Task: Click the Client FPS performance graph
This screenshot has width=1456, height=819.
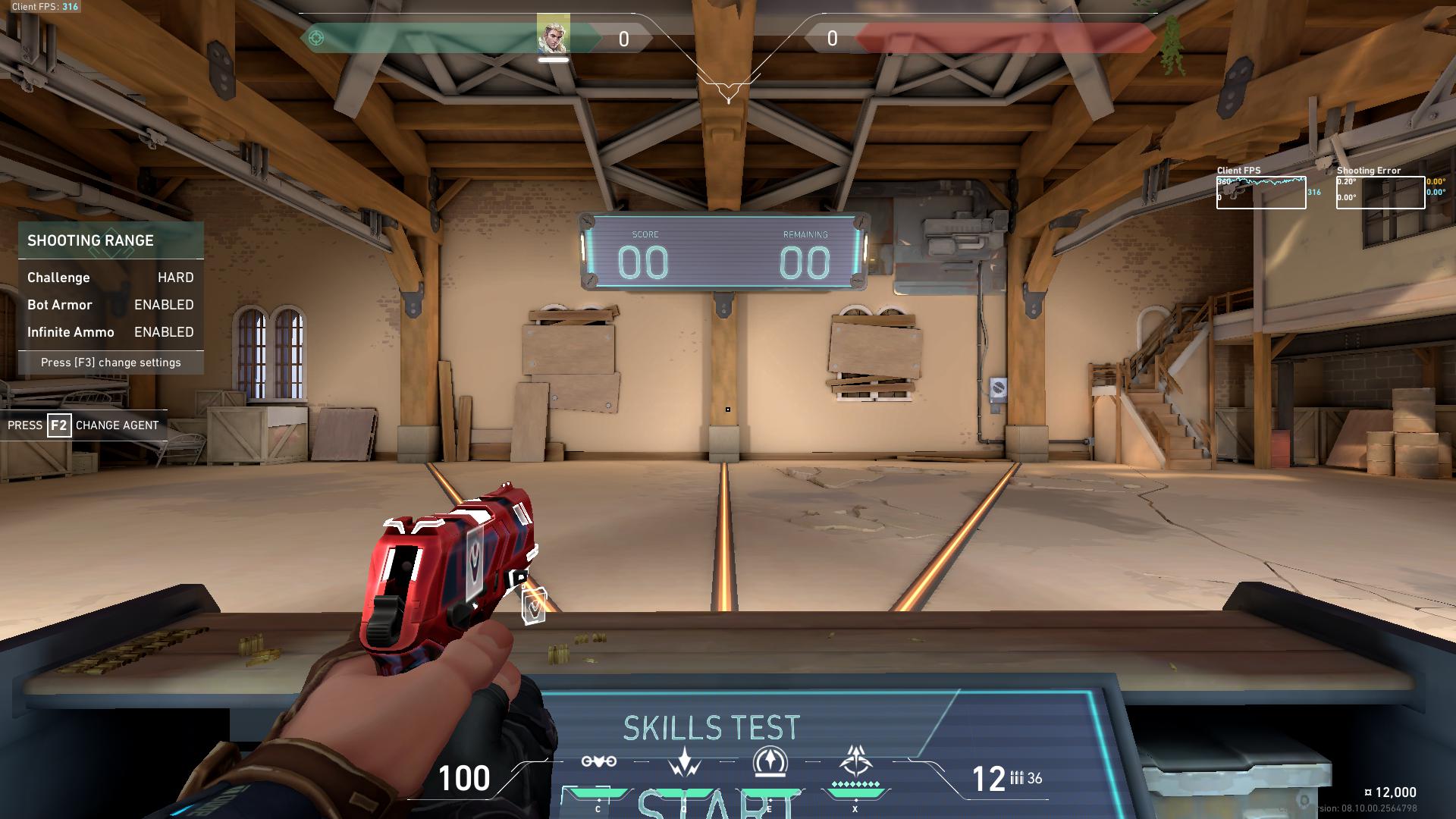Action: (1260, 193)
